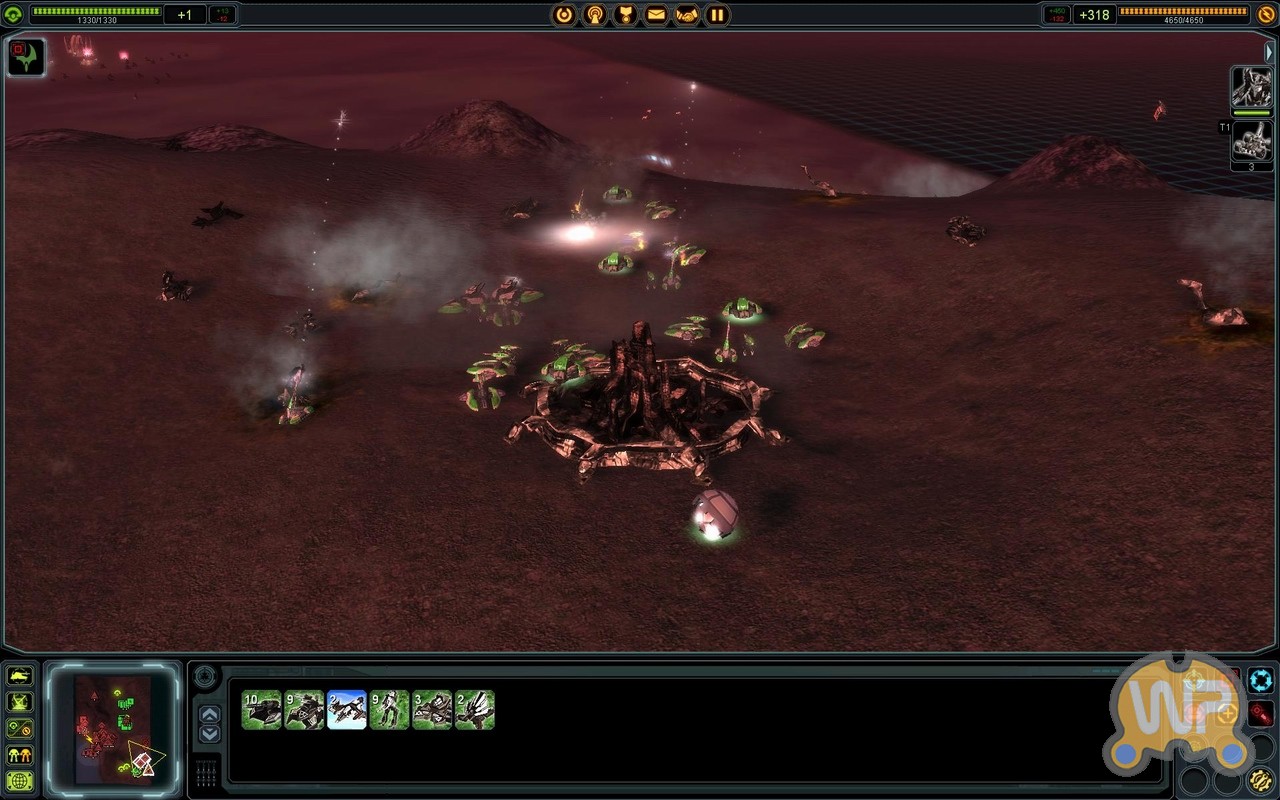Select the highlighted blue aircraft unit group
Viewport: 1280px width, 800px height.
click(x=347, y=710)
